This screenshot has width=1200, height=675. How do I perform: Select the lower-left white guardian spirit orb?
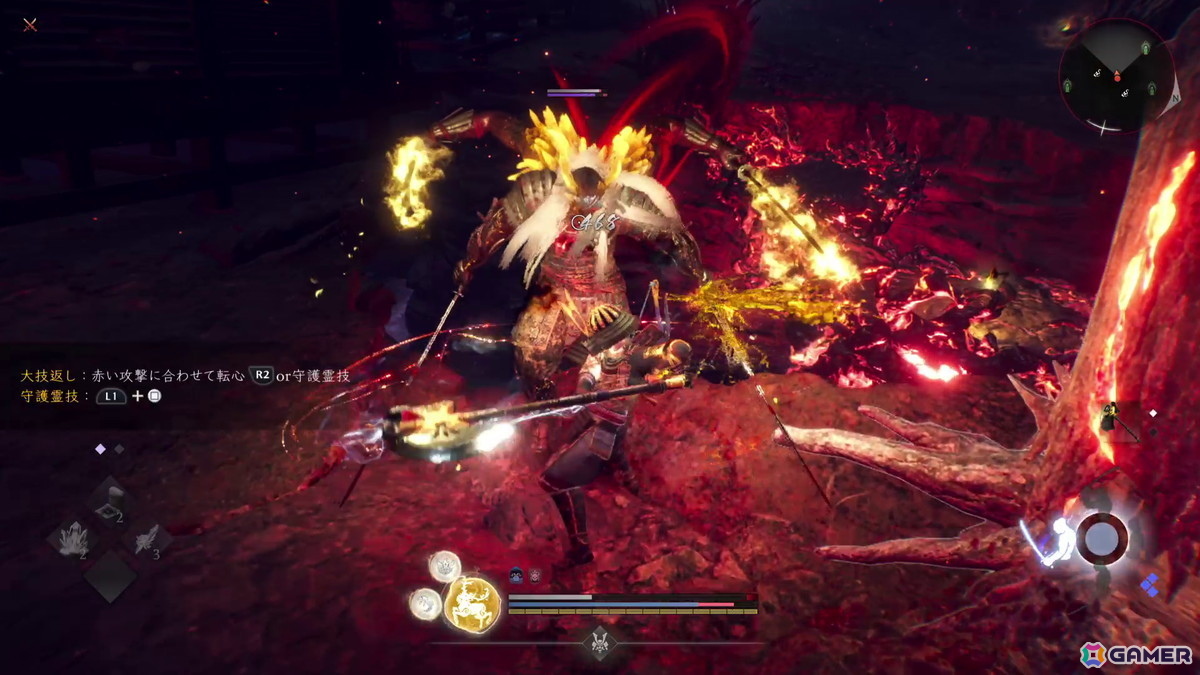425,603
